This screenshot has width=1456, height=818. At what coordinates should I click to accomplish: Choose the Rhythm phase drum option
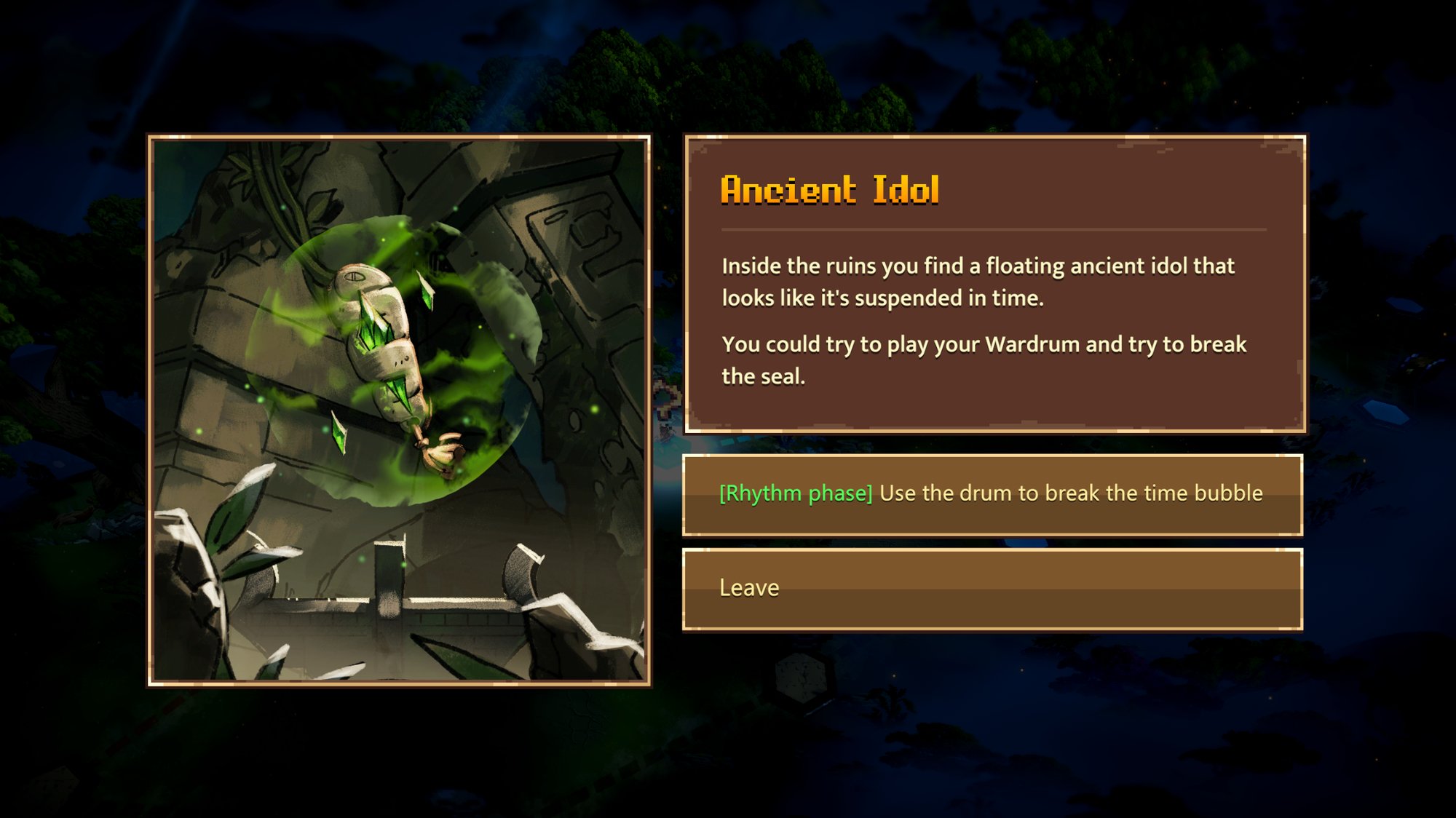(992, 494)
